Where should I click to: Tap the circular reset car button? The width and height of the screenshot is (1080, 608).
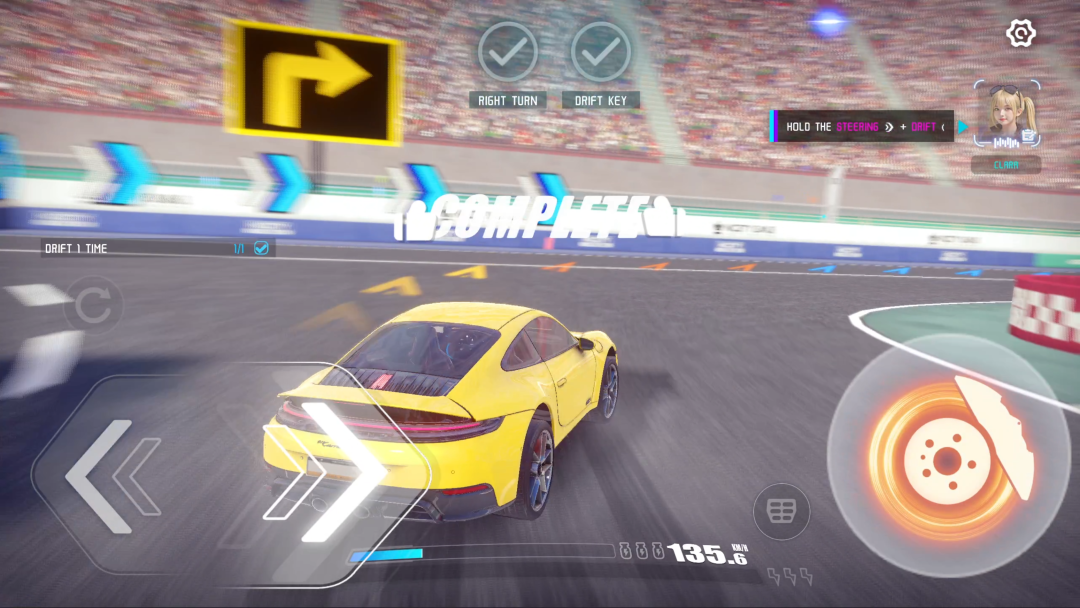click(x=93, y=306)
